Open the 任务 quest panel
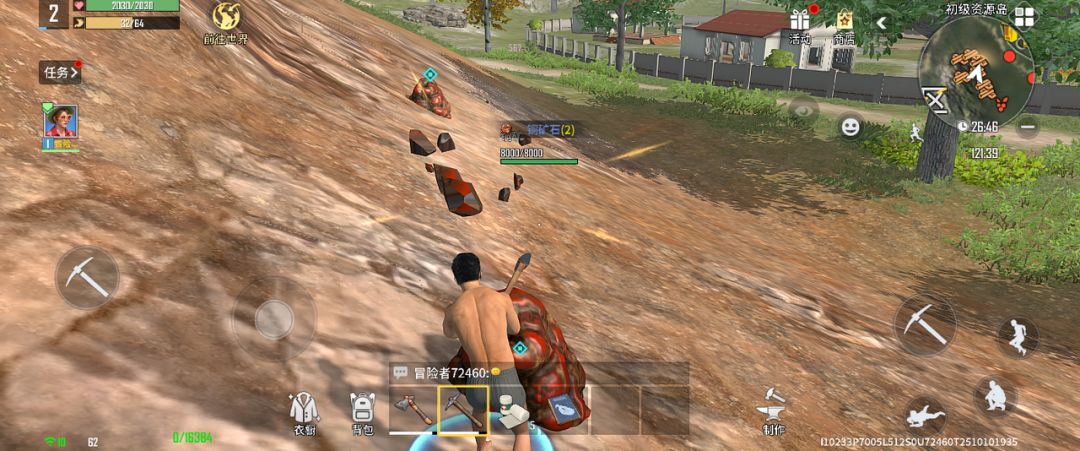Image resolution: width=1080 pixels, height=451 pixels. 59,72
